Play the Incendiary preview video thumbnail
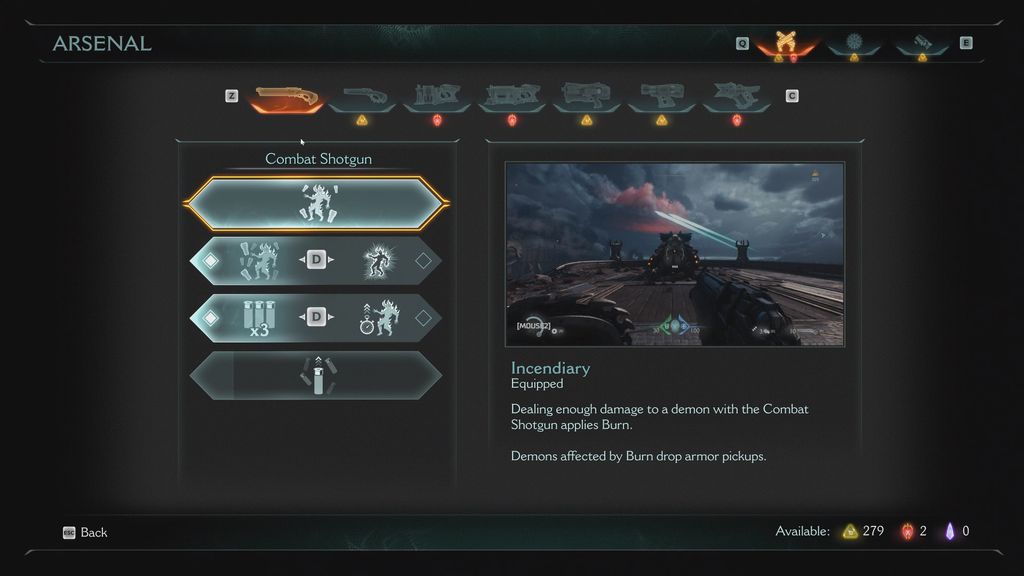Screen dimensions: 1024x576 pyautogui.click(x=675, y=255)
